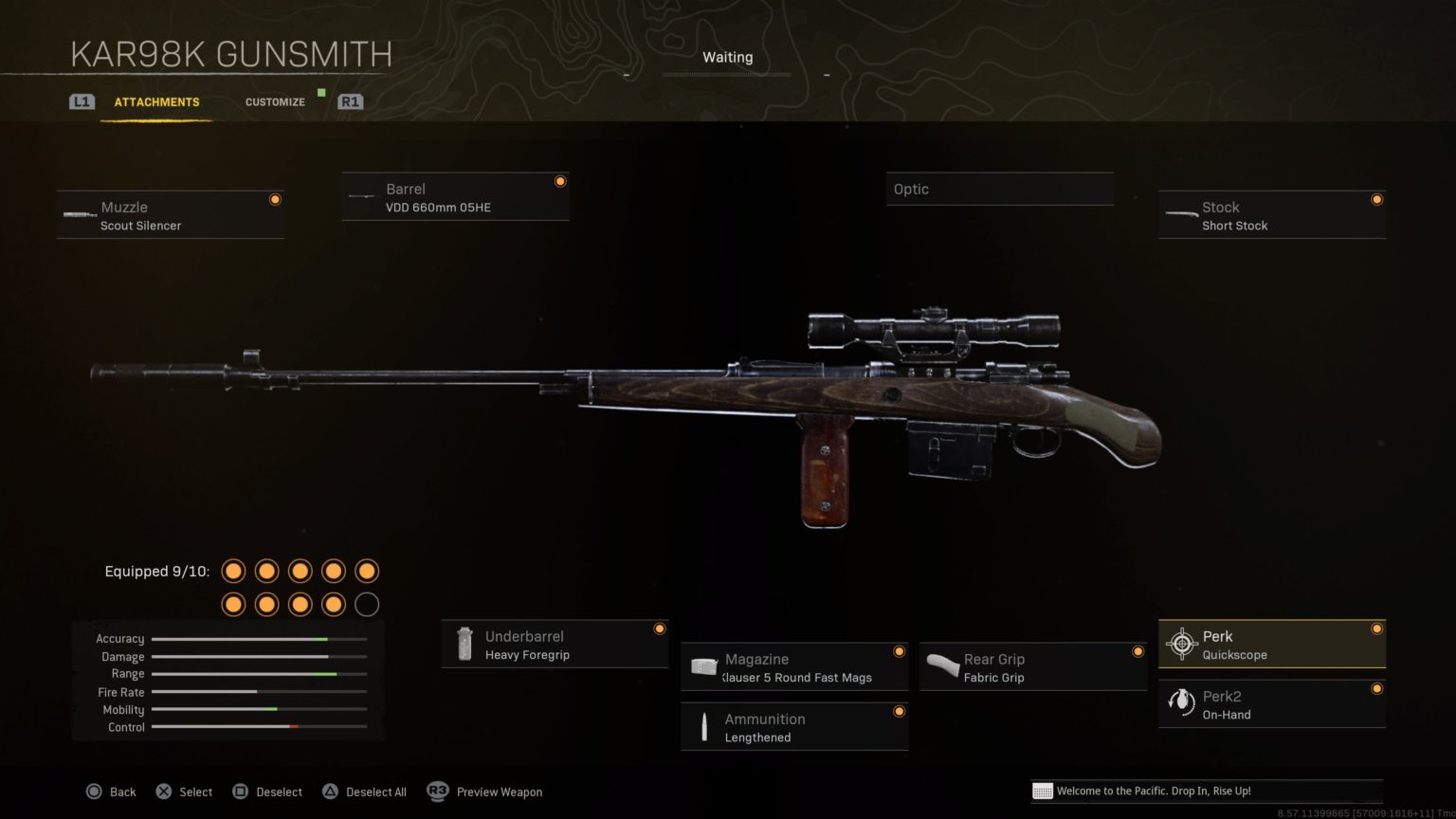Select the Lengthened Ammunition slot

793,726
